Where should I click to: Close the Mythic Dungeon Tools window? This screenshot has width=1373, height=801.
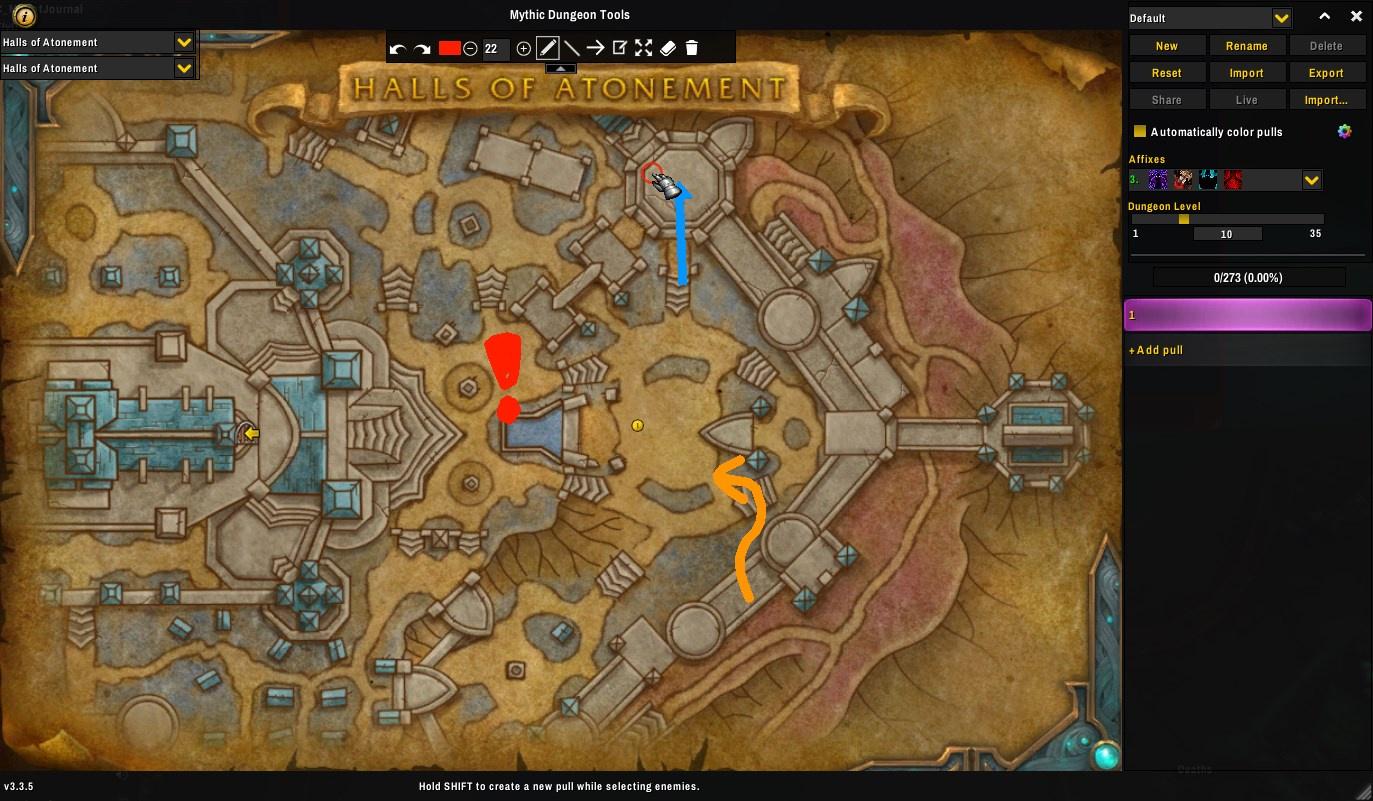[1356, 17]
